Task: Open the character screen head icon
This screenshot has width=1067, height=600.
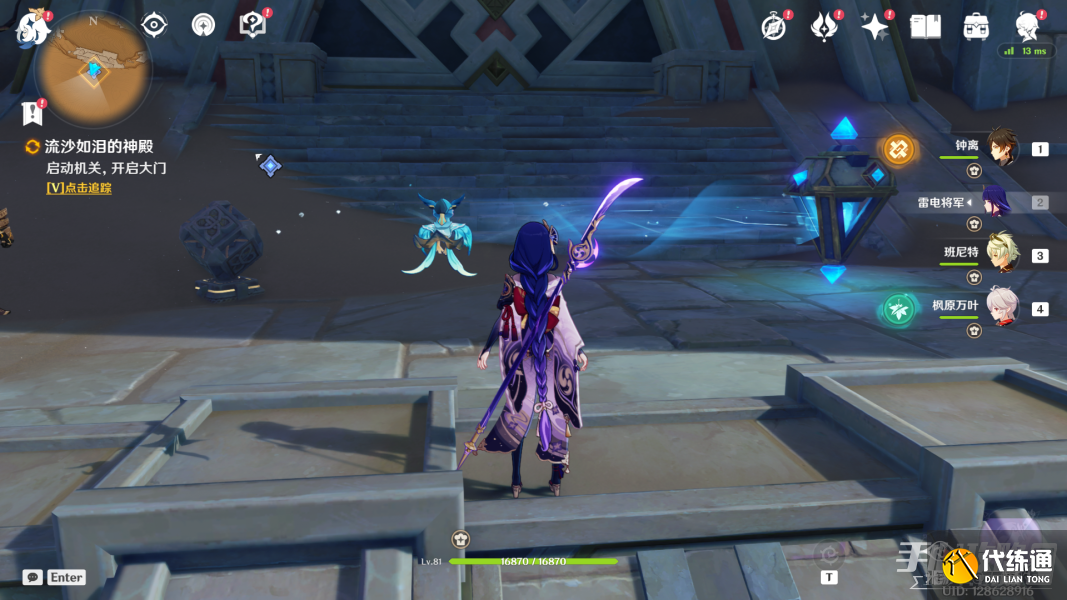Action: click(x=1027, y=25)
